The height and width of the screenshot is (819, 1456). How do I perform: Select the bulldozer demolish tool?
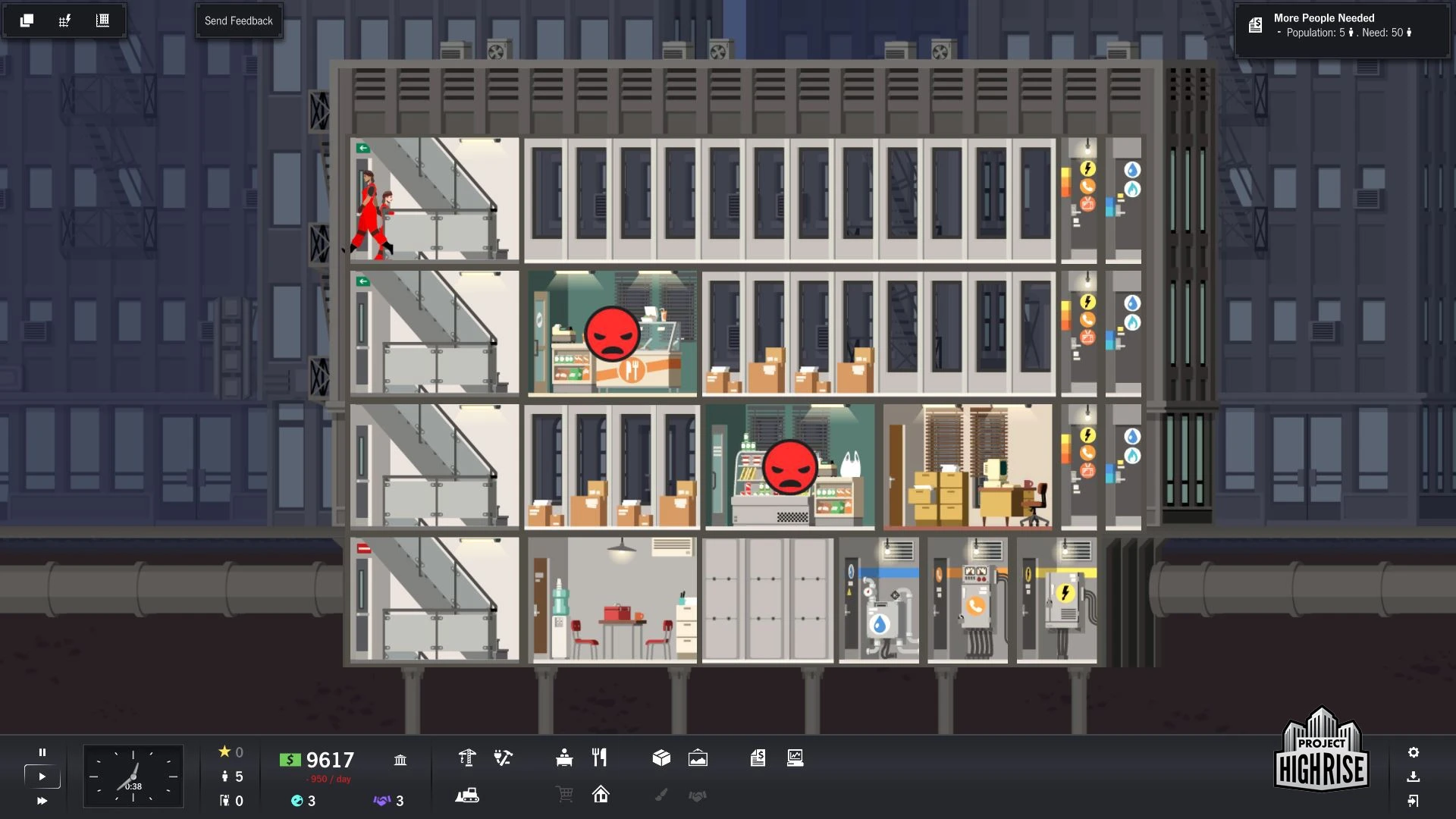click(467, 795)
